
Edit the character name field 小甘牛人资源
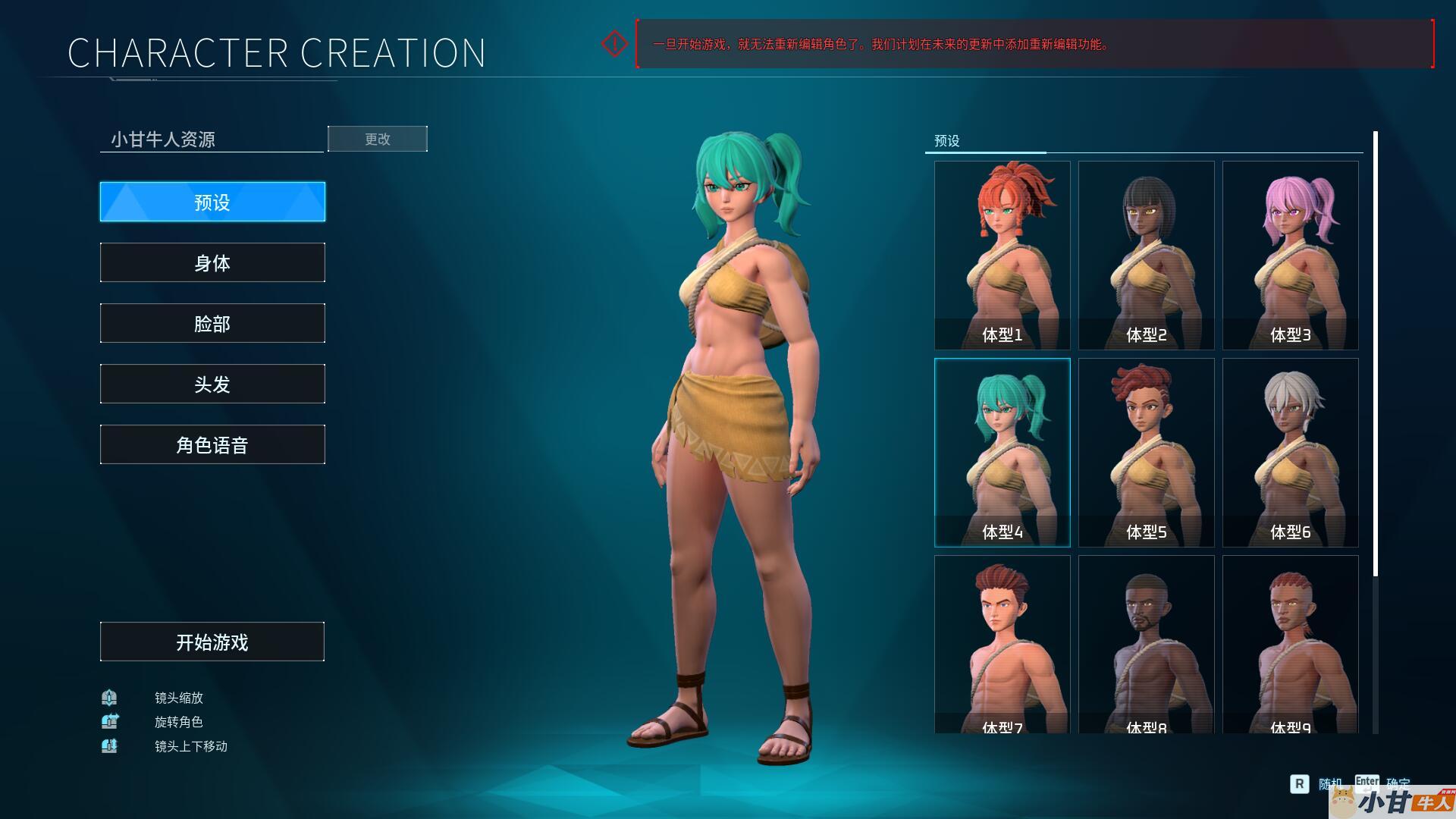[x=212, y=139]
